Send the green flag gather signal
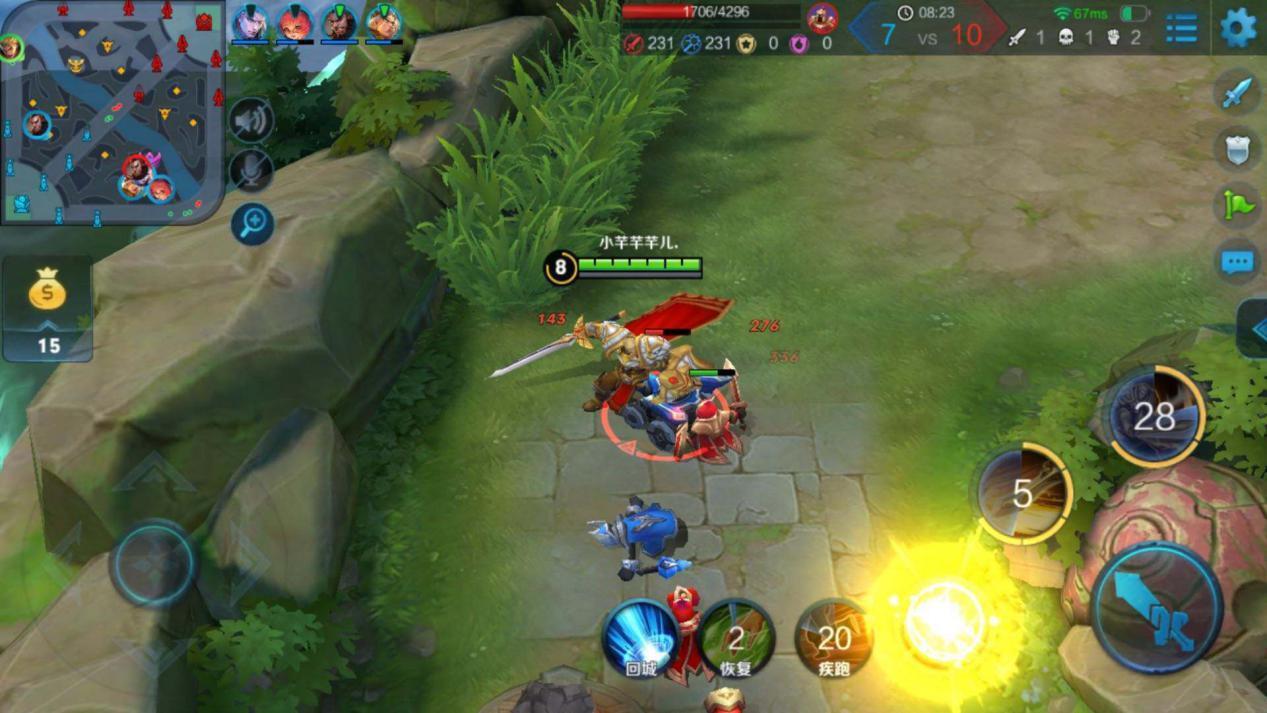Screen dimensions: 1267x713 (x=1237, y=205)
